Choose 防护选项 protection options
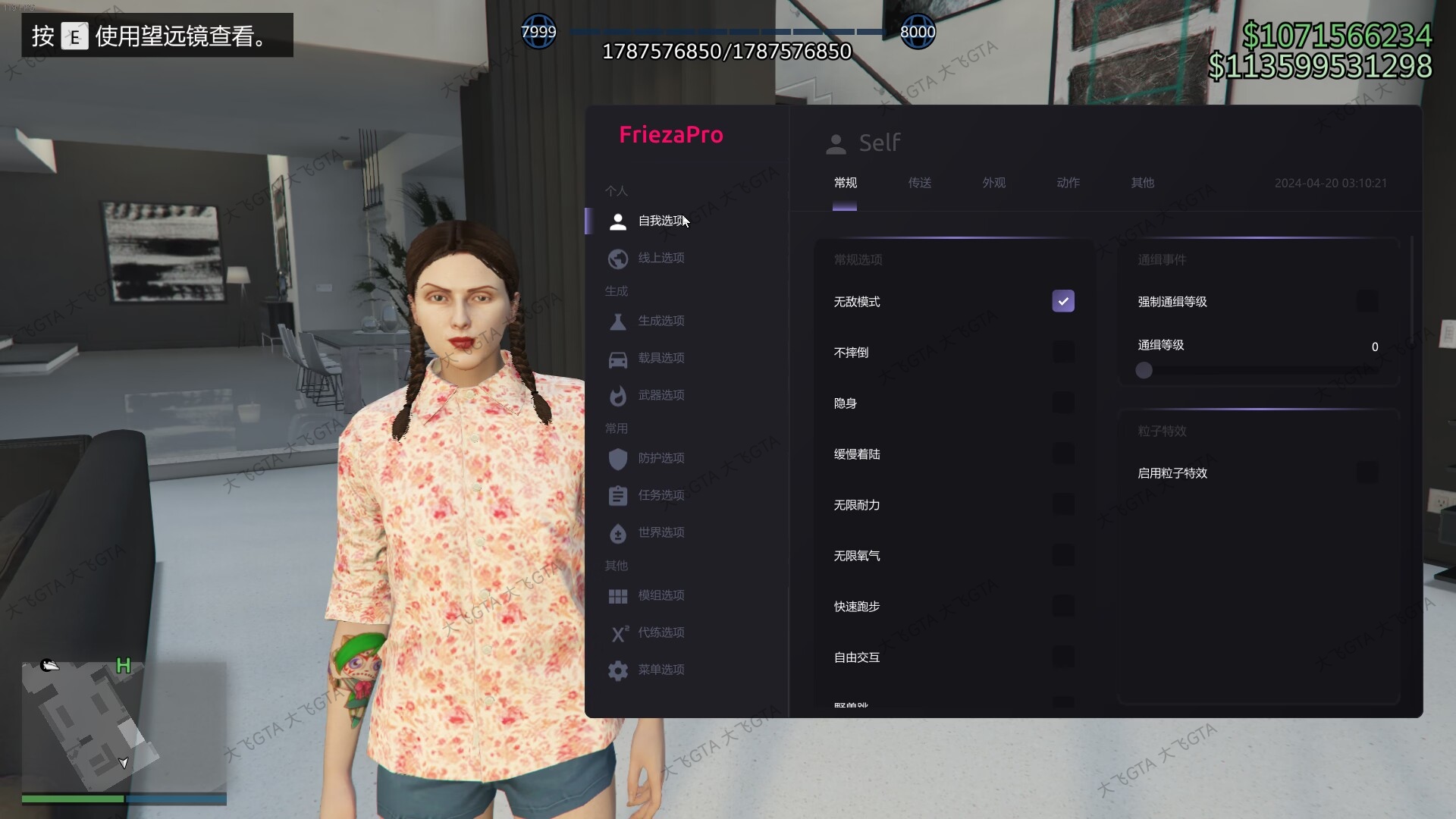The width and height of the screenshot is (1456, 819). (661, 459)
